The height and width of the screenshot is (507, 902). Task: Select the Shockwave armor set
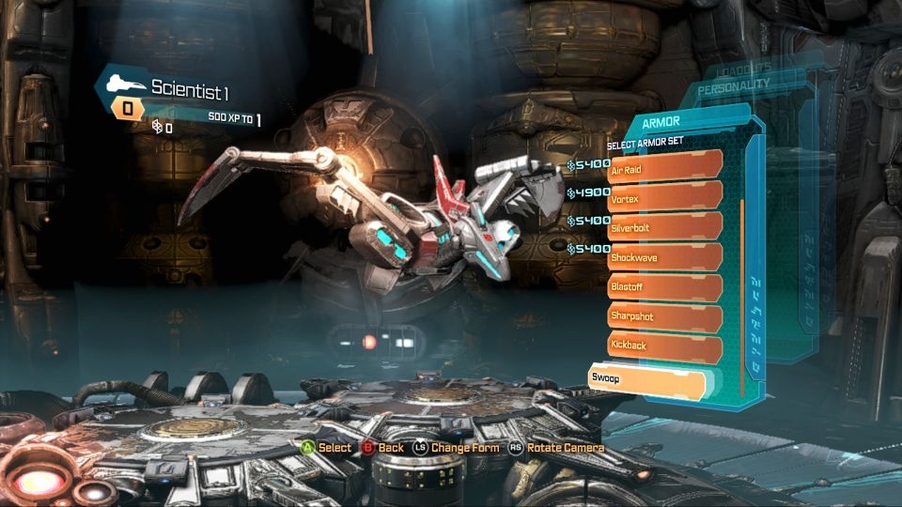(x=665, y=256)
